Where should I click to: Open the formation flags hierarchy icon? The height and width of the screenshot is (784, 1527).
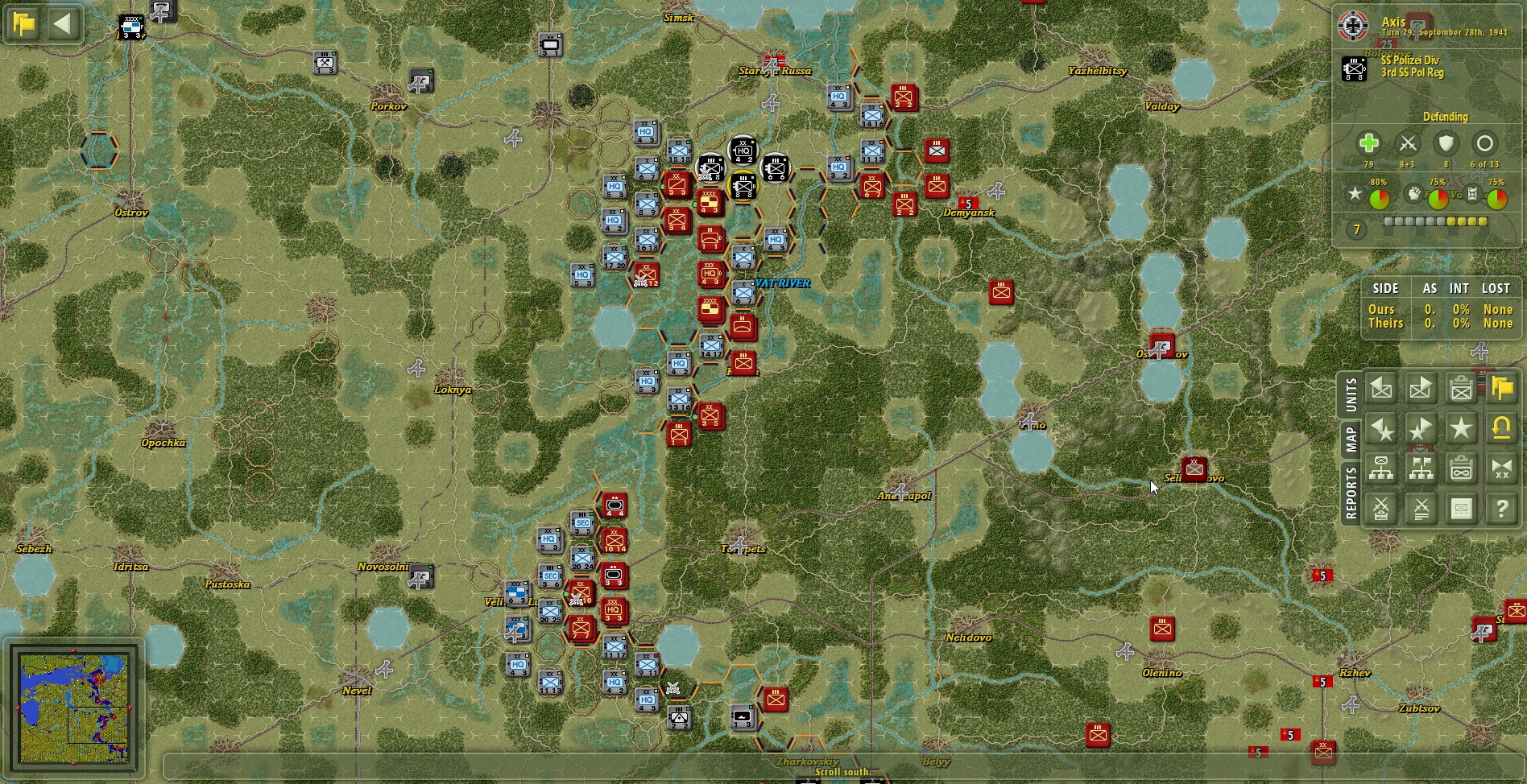1421,468
